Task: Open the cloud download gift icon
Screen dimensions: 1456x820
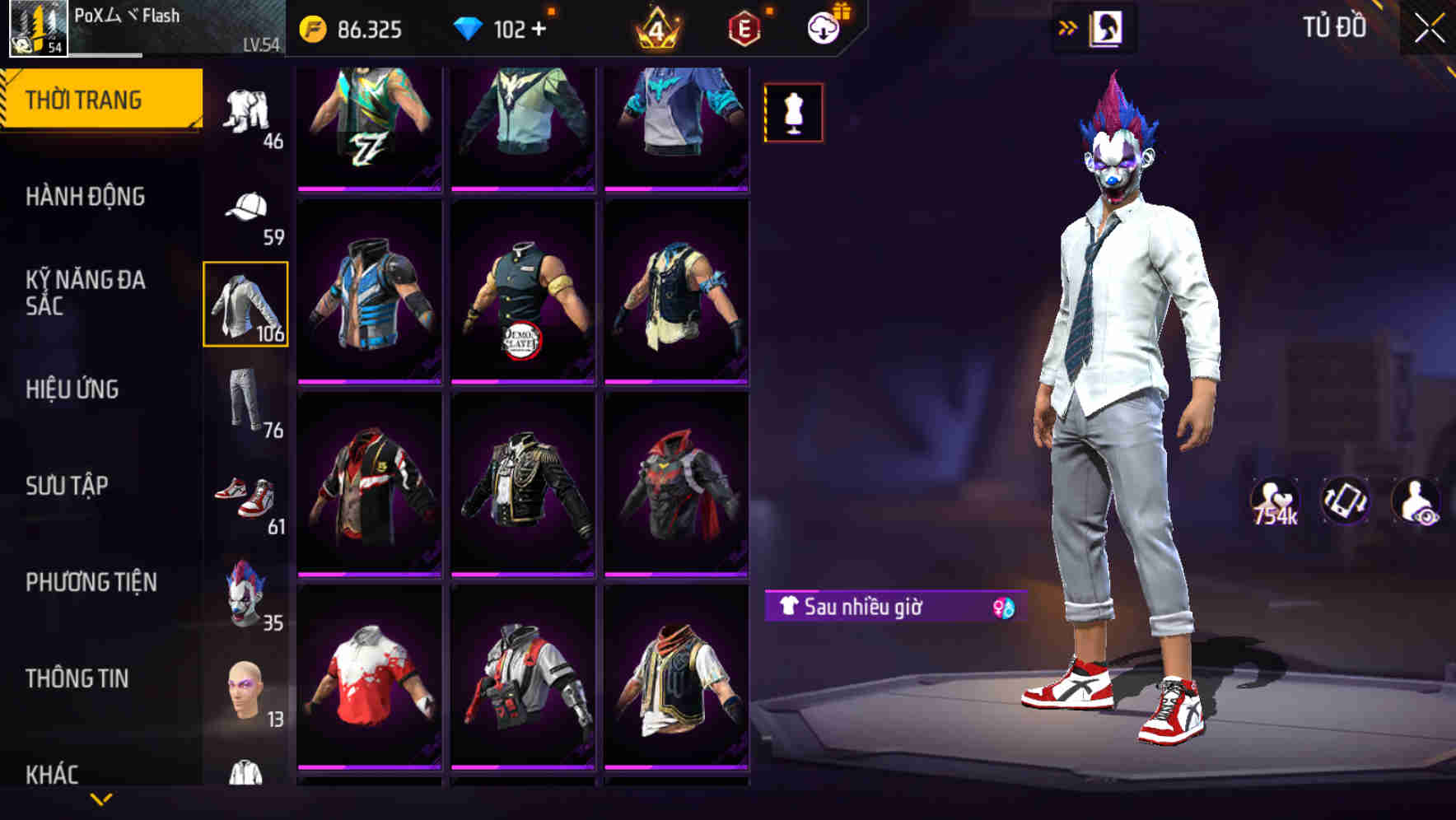Action: 824,26
